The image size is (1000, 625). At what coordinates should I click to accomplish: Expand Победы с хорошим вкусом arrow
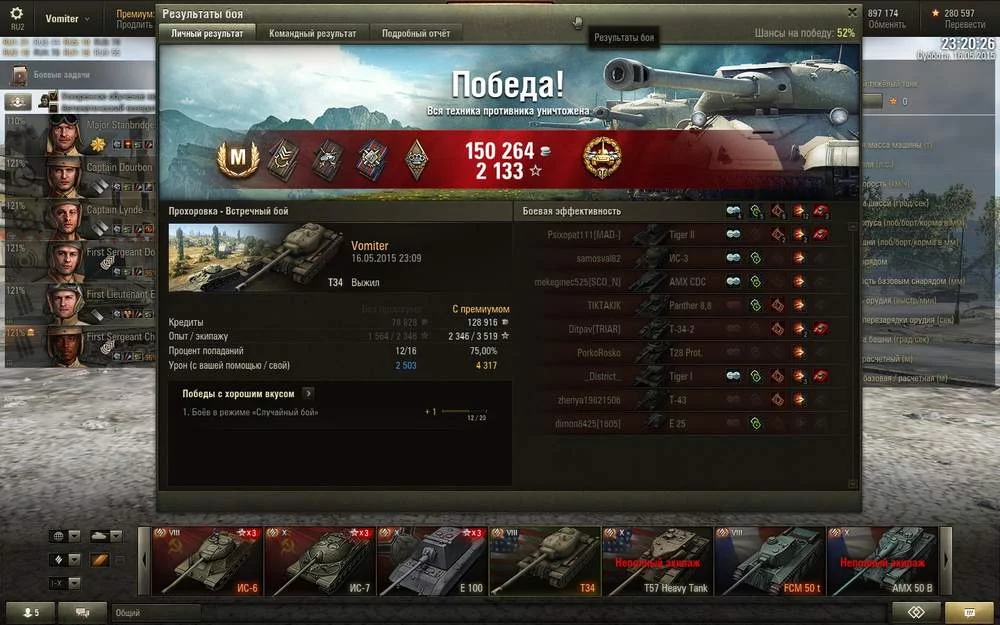click(308, 394)
